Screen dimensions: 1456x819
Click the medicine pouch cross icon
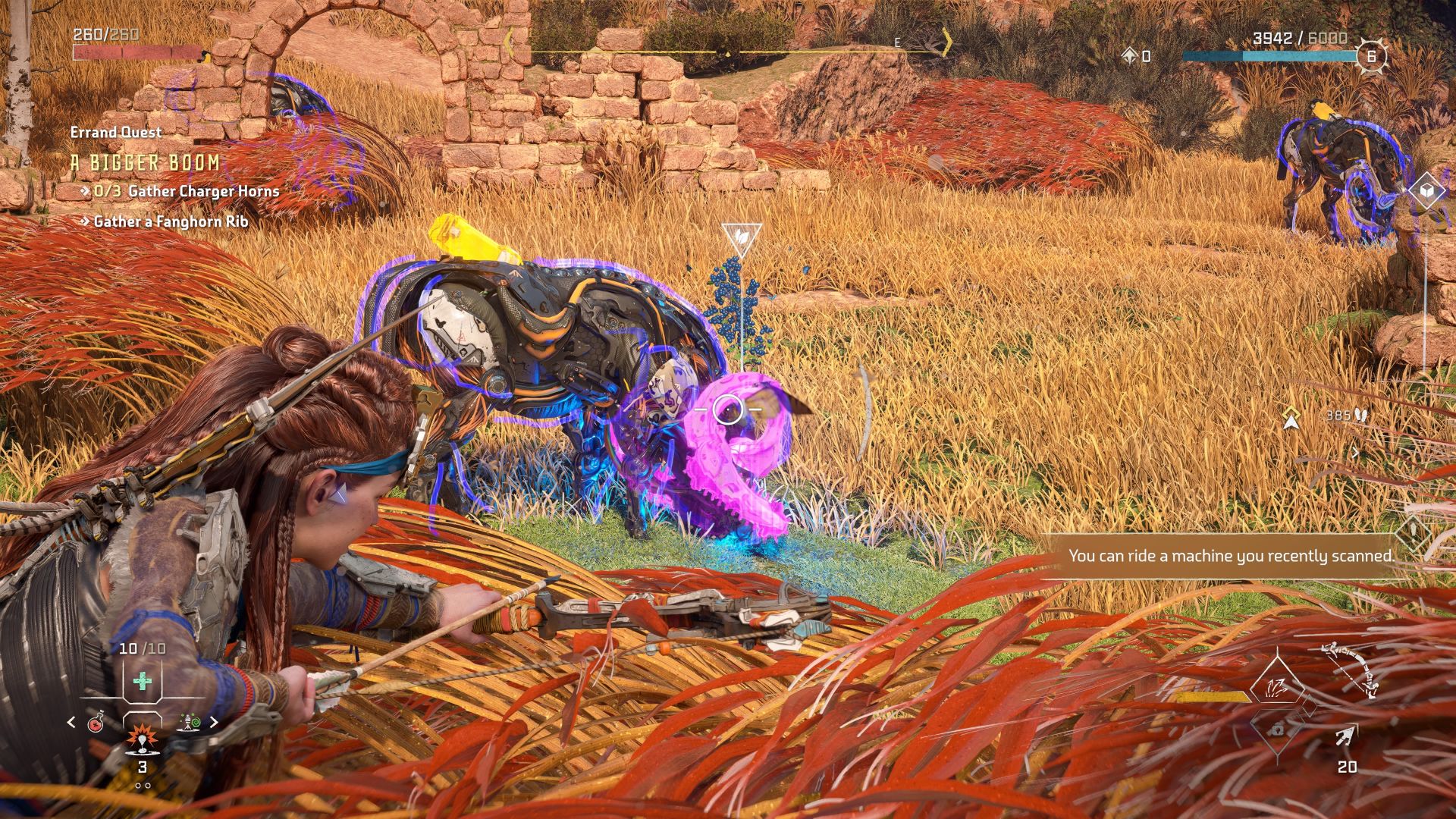click(142, 680)
